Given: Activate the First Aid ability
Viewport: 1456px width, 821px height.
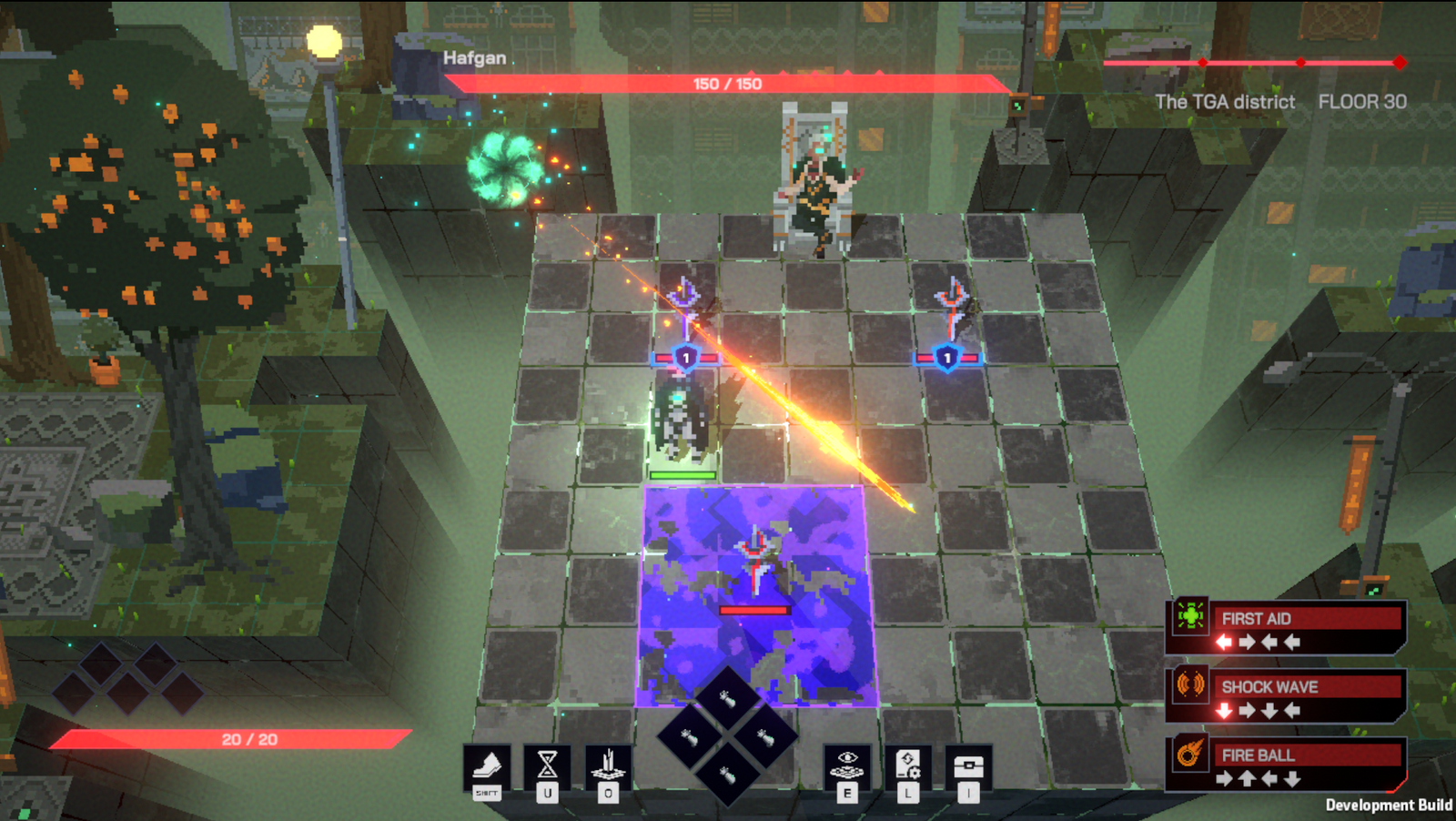Looking at the screenshot, I should [1285, 627].
